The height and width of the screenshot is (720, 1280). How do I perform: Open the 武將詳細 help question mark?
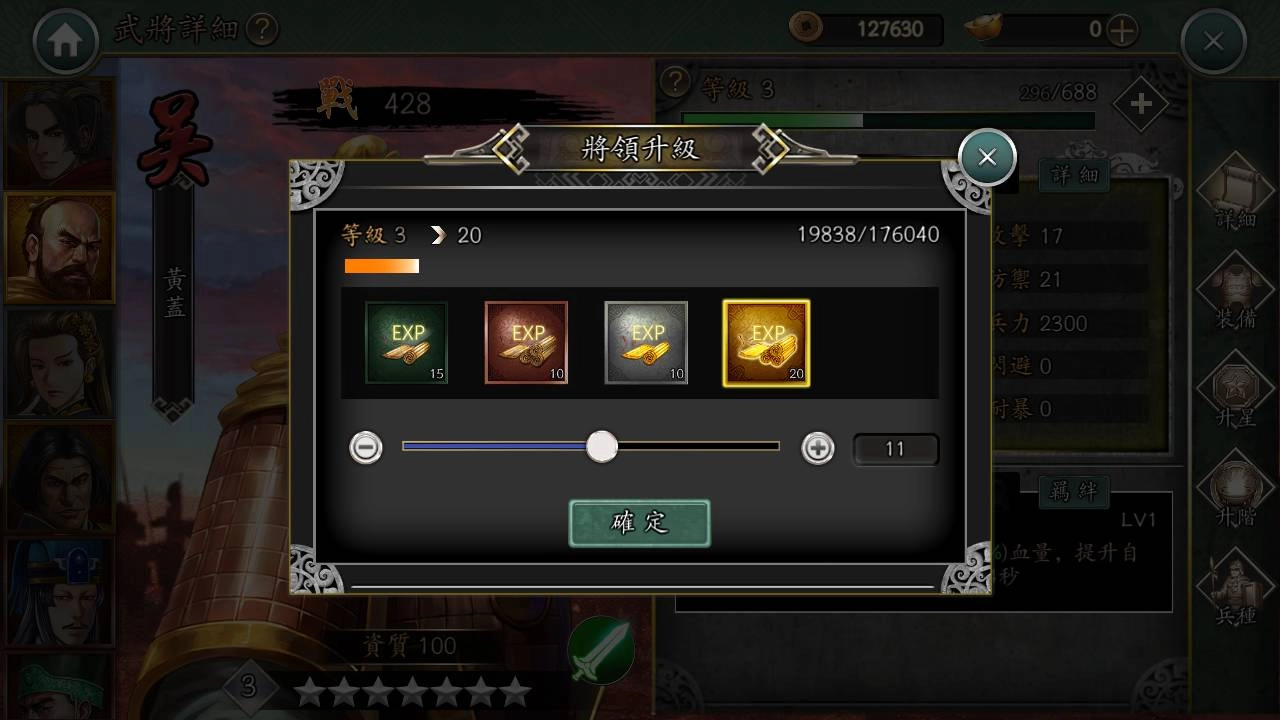(x=261, y=29)
